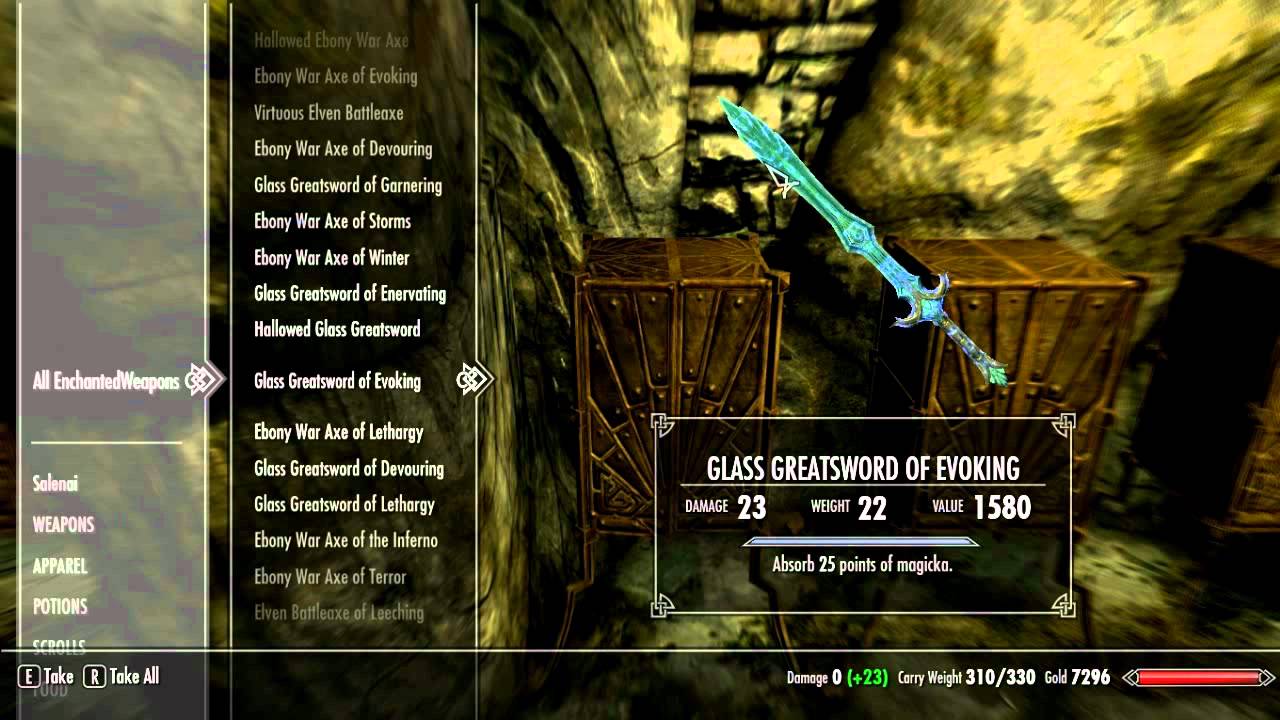This screenshot has height=720, width=1280.
Task: Choose Glass Greatsword of Enervating
Action: 349,294
